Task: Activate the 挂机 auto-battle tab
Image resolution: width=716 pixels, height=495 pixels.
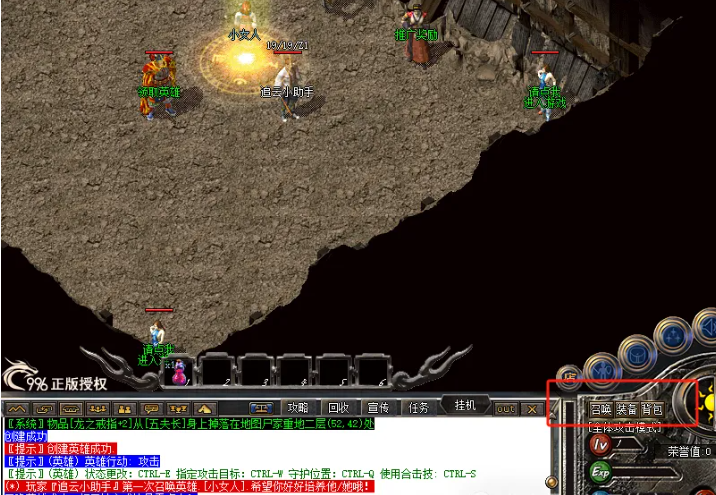Action: tap(465, 405)
